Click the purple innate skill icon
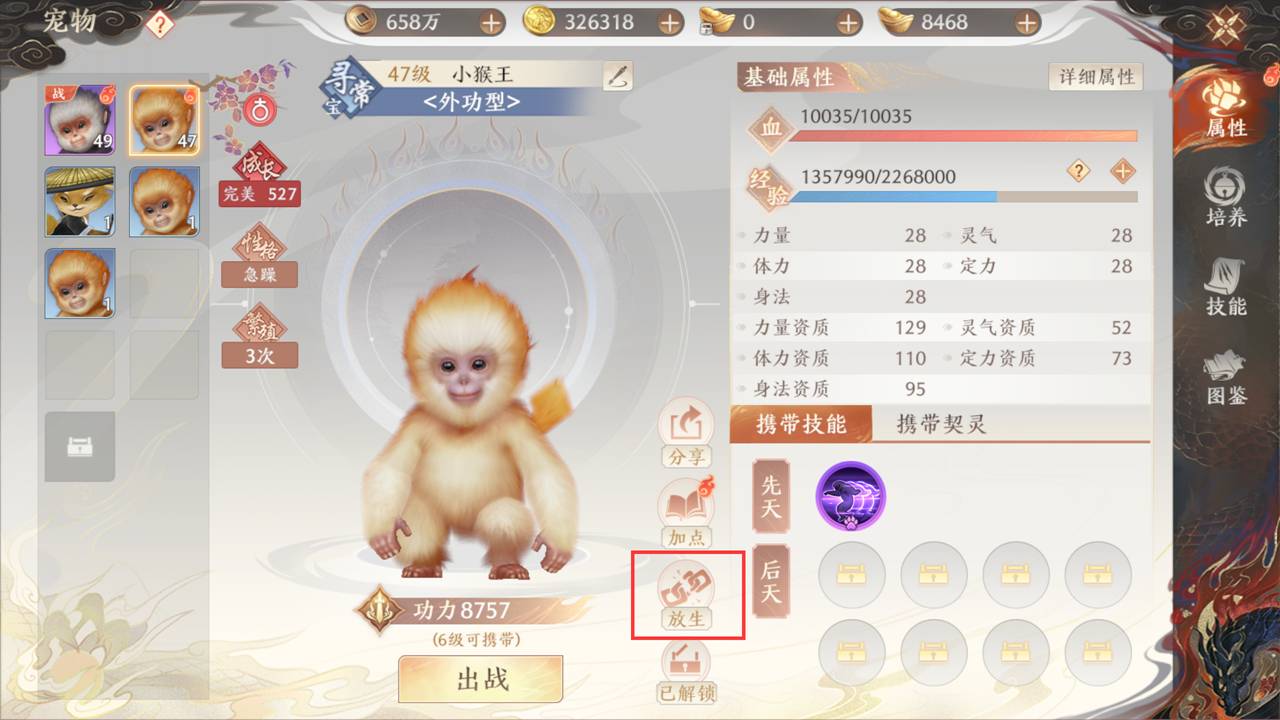This screenshot has height=720, width=1280. click(851, 497)
